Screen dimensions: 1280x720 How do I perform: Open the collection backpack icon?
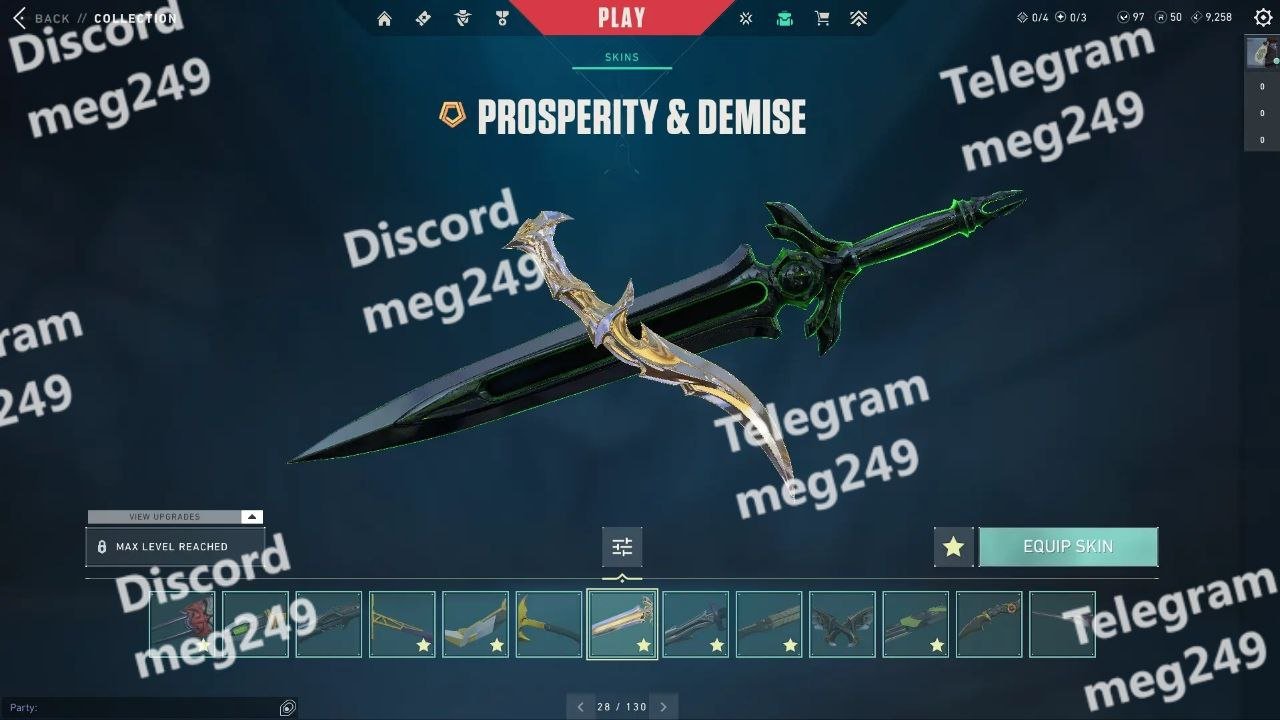tap(784, 18)
